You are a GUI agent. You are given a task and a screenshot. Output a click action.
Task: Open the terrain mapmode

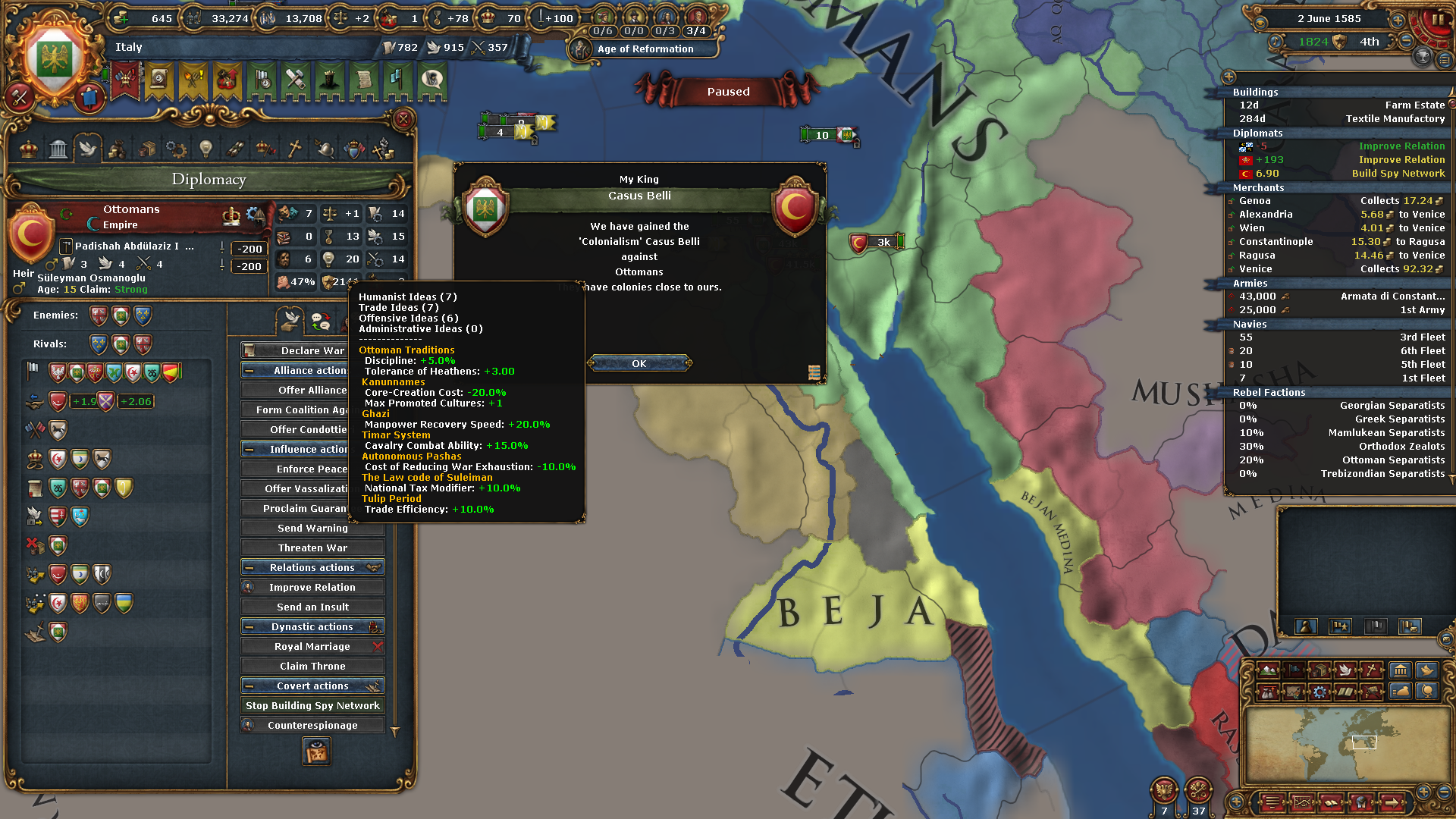tap(1267, 670)
